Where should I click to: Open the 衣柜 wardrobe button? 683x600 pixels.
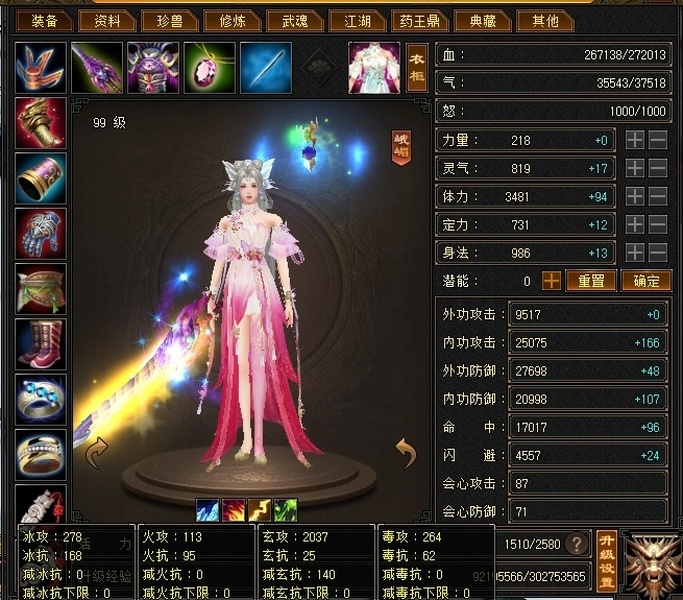(x=416, y=67)
